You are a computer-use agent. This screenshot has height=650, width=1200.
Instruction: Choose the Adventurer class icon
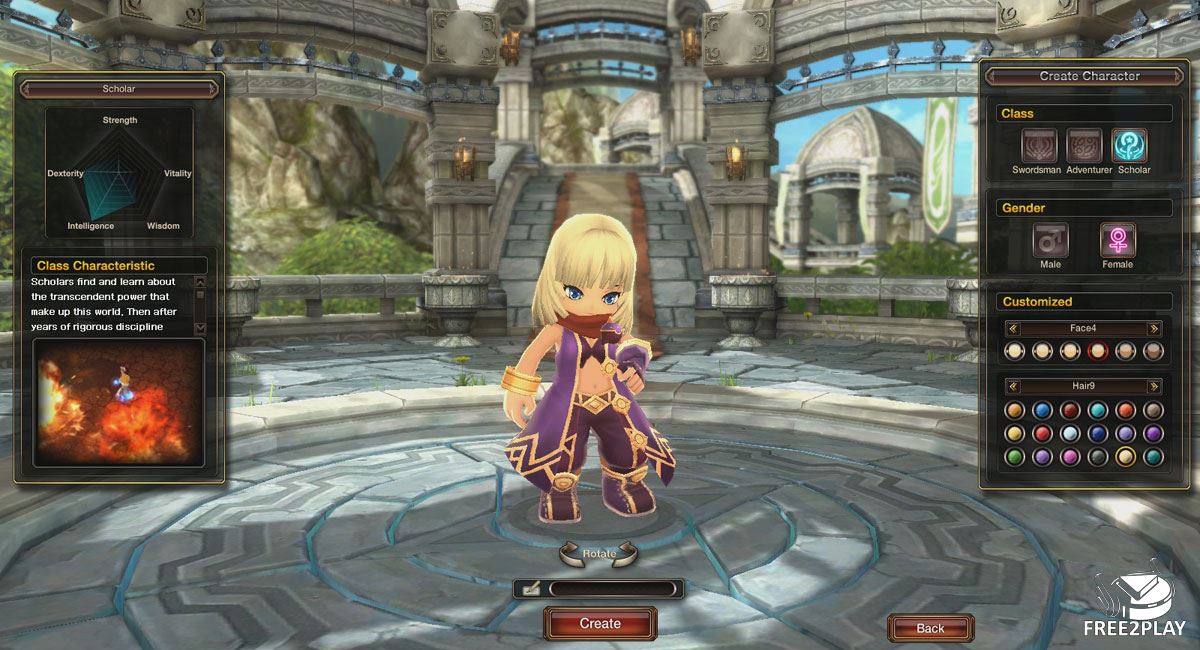(1084, 146)
